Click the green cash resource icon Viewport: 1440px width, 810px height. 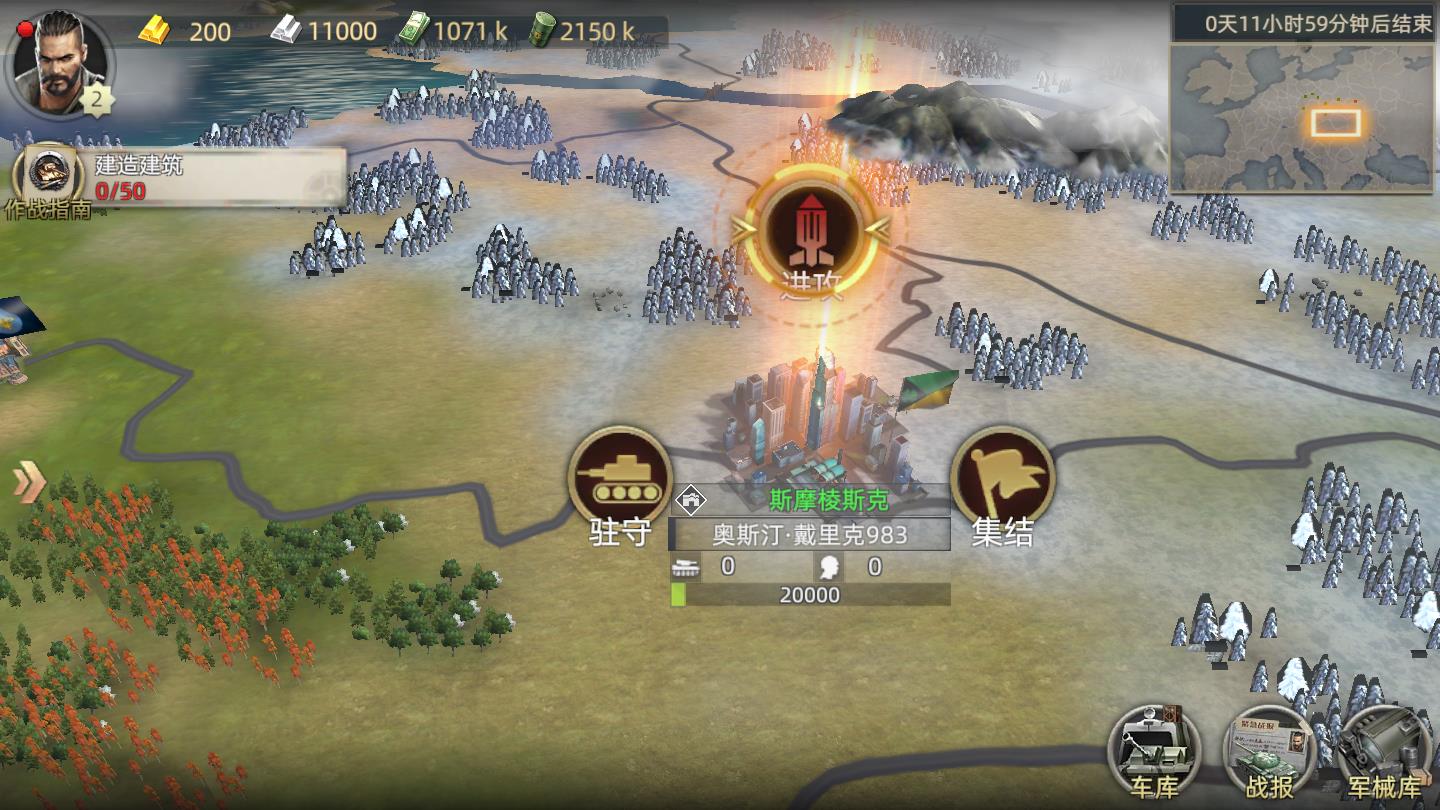[x=413, y=30]
